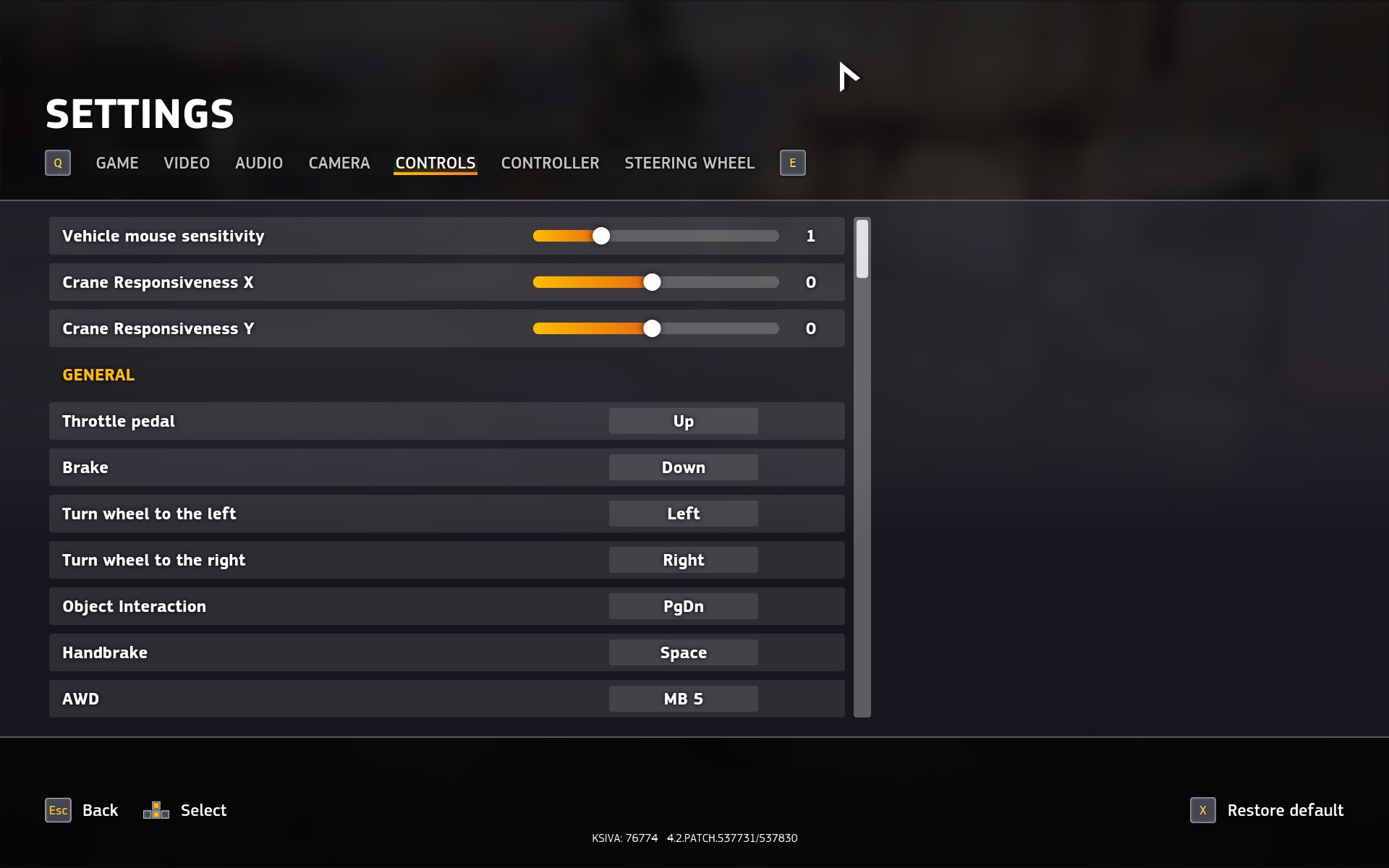Click the Object Interaction PgDn binding
The image size is (1389, 868).
682,605
